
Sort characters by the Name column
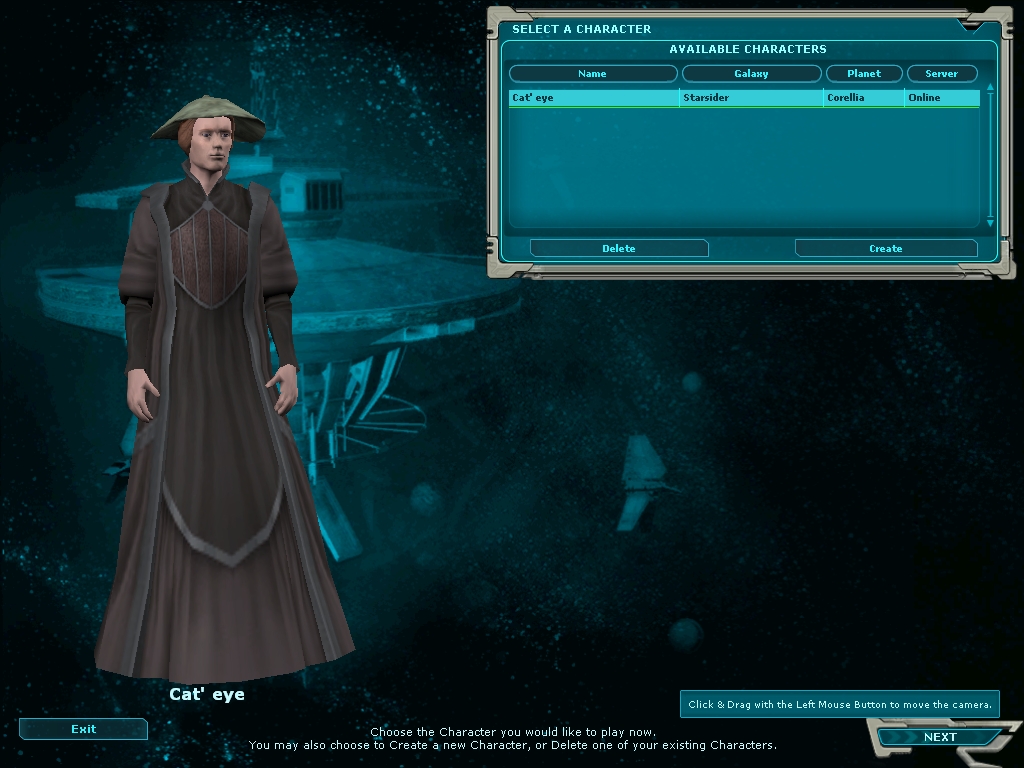click(593, 74)
